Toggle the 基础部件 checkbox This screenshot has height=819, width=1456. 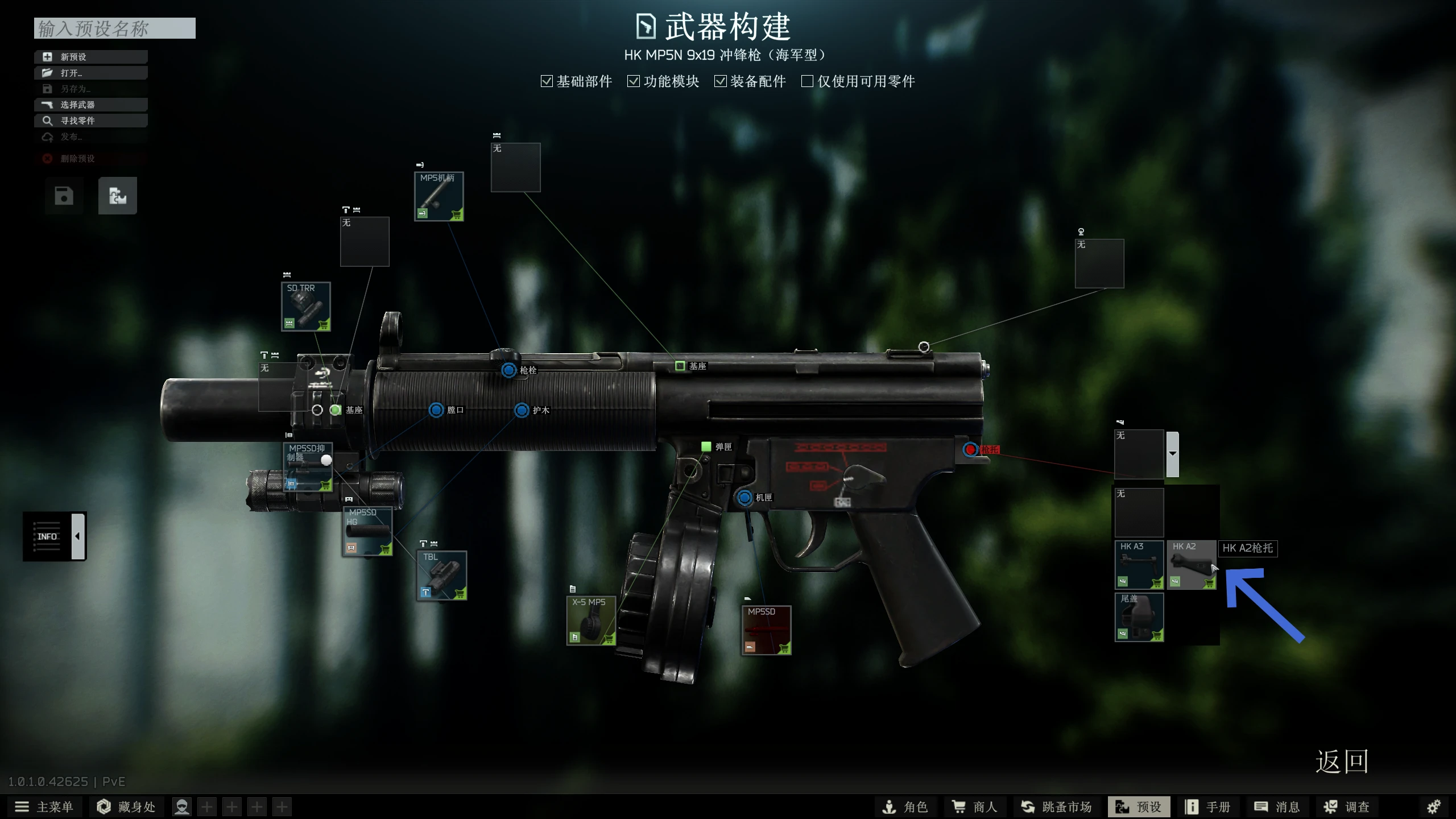(x=547, y=81)
